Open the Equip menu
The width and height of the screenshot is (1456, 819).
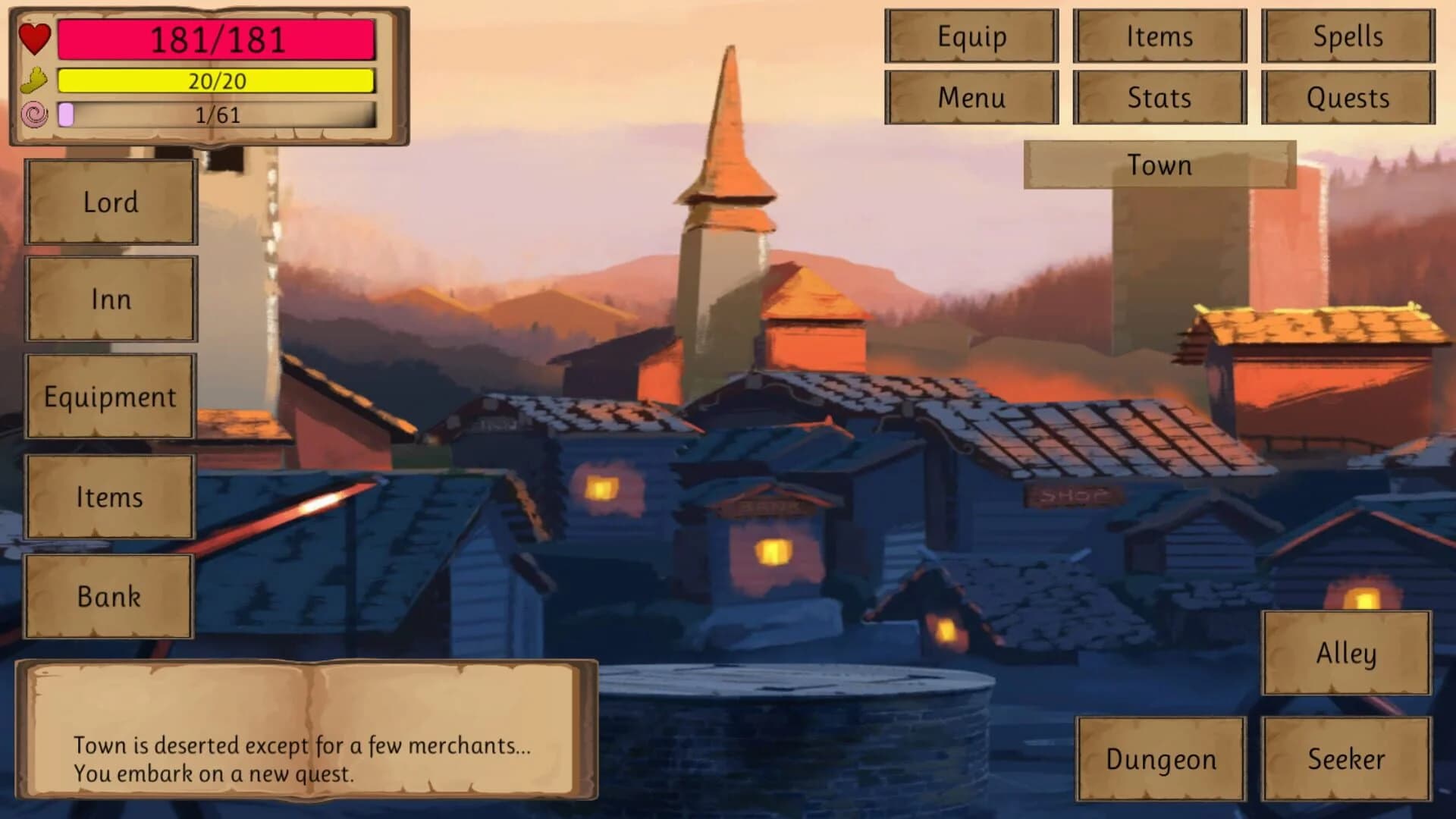click(972, 36)
